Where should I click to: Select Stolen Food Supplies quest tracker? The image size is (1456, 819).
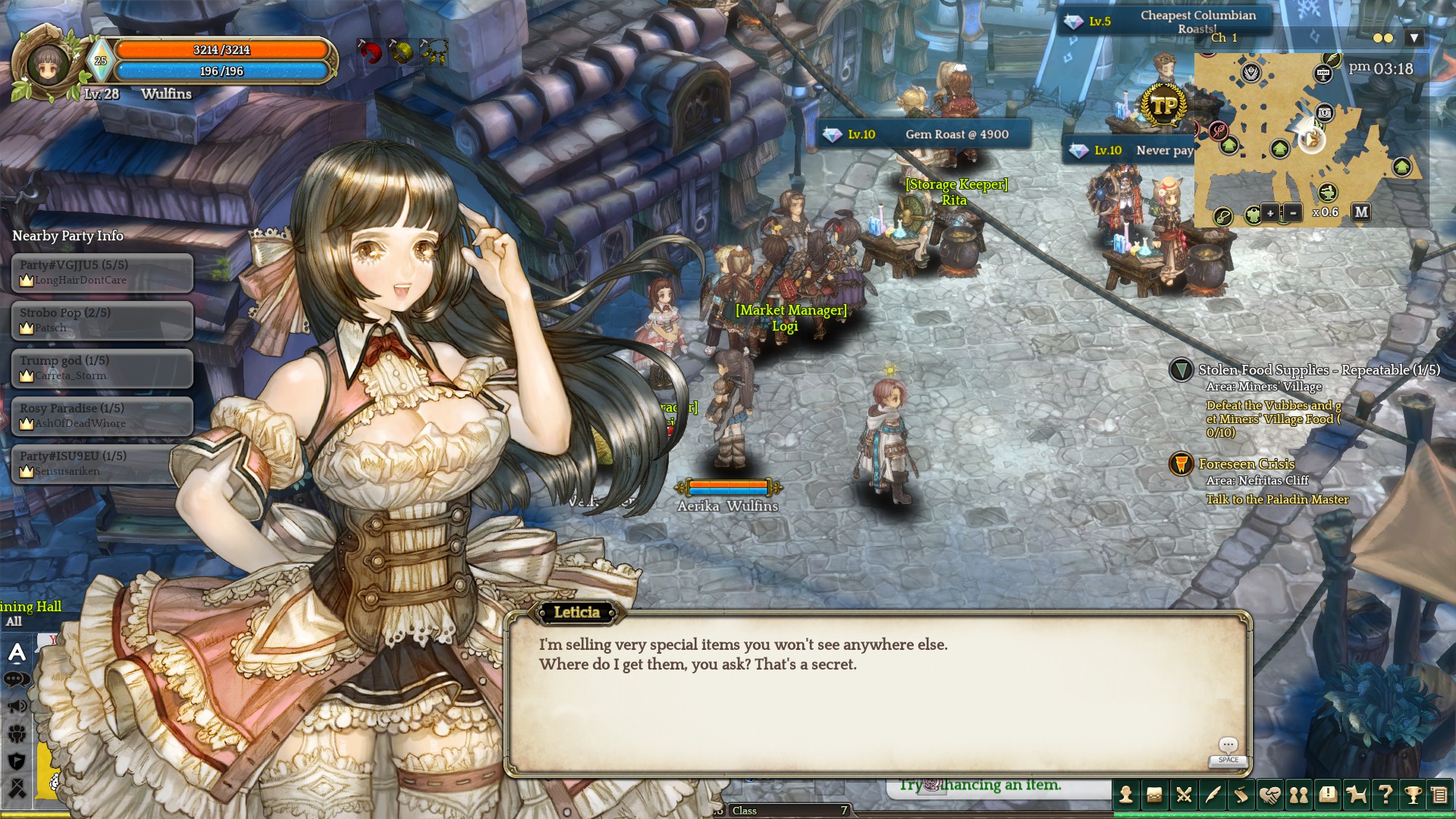(x=1318, y=370)
